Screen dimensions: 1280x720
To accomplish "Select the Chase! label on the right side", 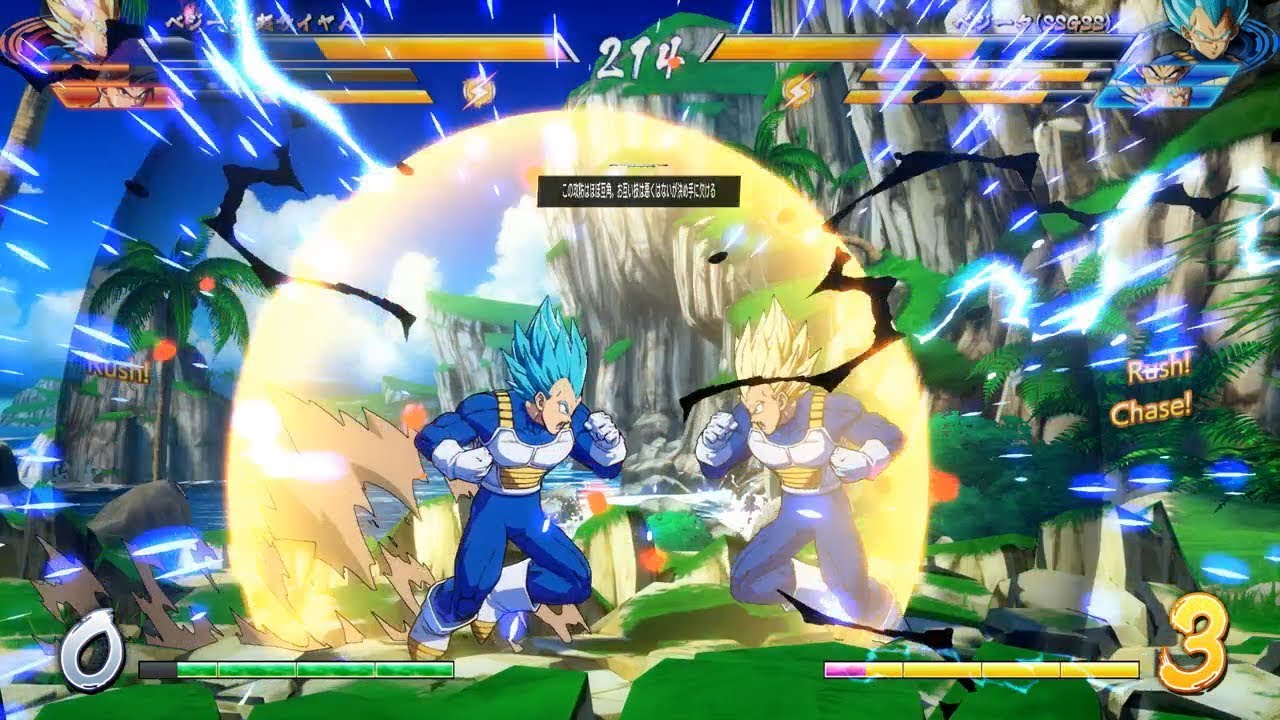I will [1152, 407].
